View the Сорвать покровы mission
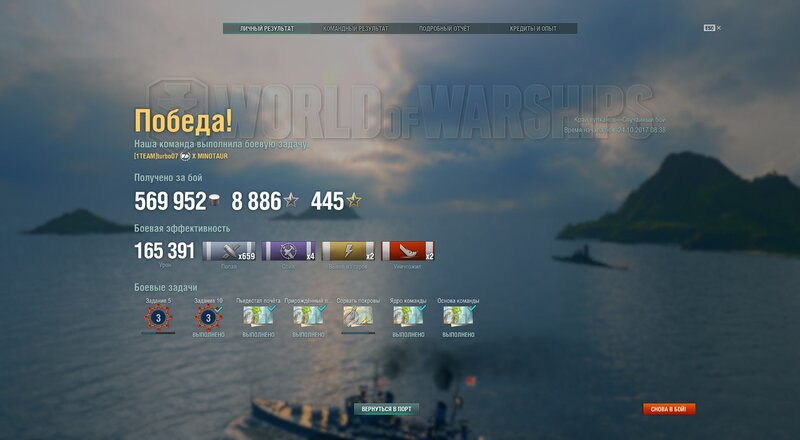Image resolution: width=800 pixels, height=440 pixels. 358,317
